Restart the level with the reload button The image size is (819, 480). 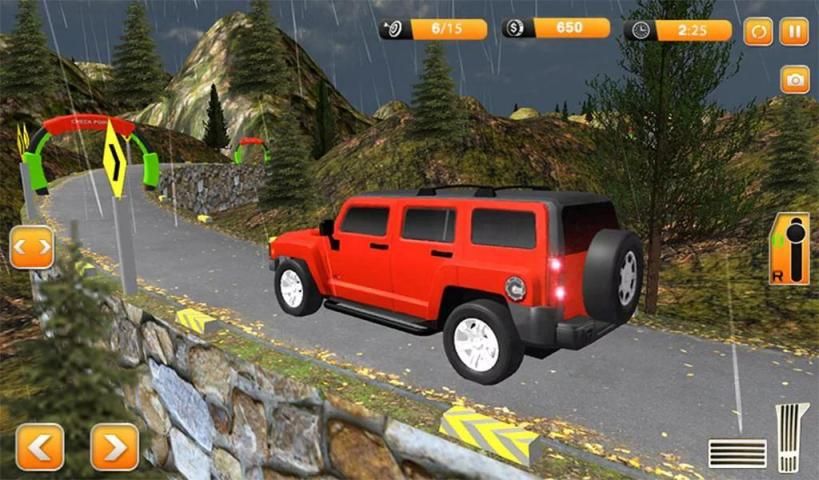tap(758, 31)
